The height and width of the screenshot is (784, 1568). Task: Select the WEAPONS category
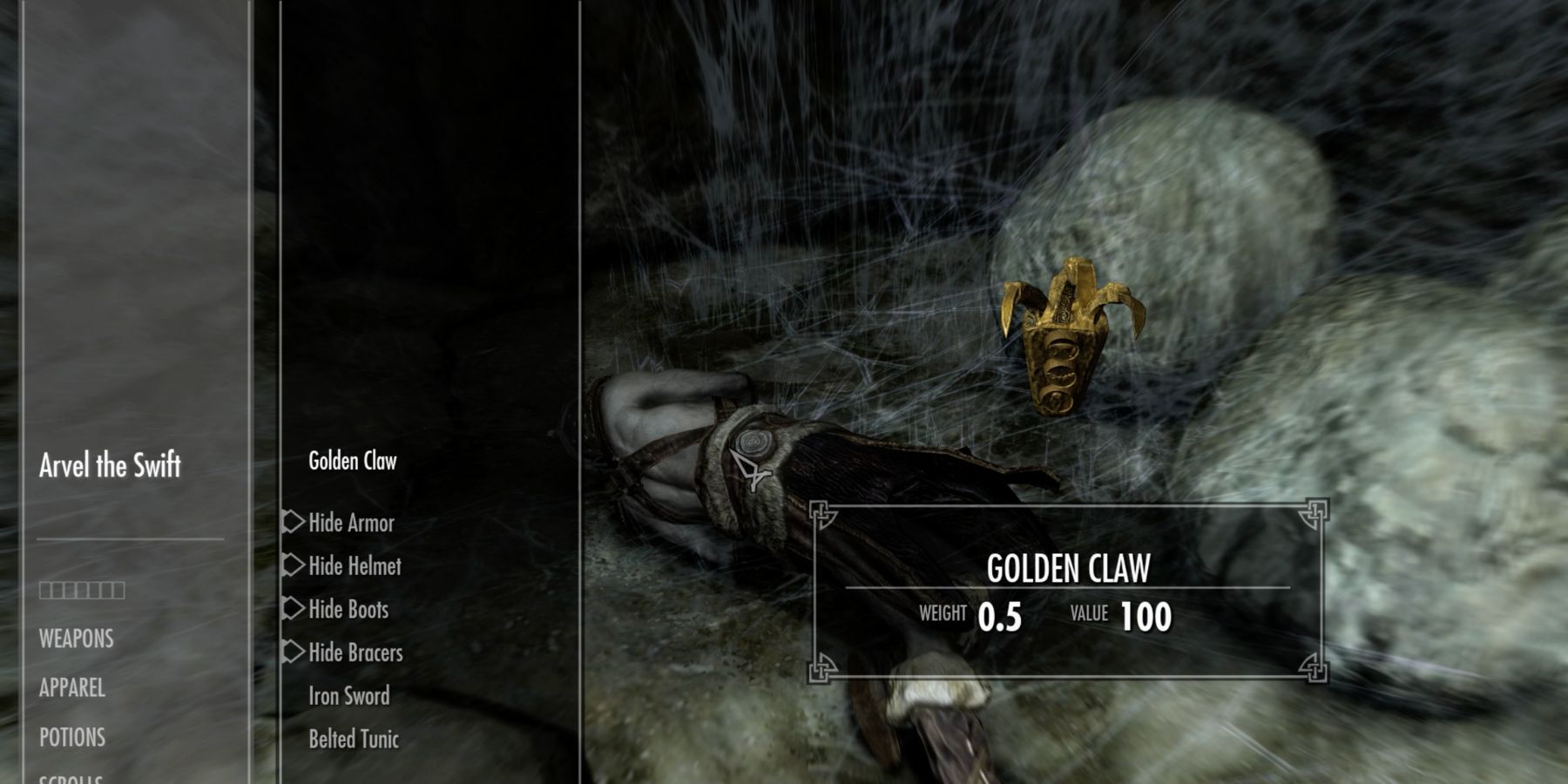[x=74, y=639]
